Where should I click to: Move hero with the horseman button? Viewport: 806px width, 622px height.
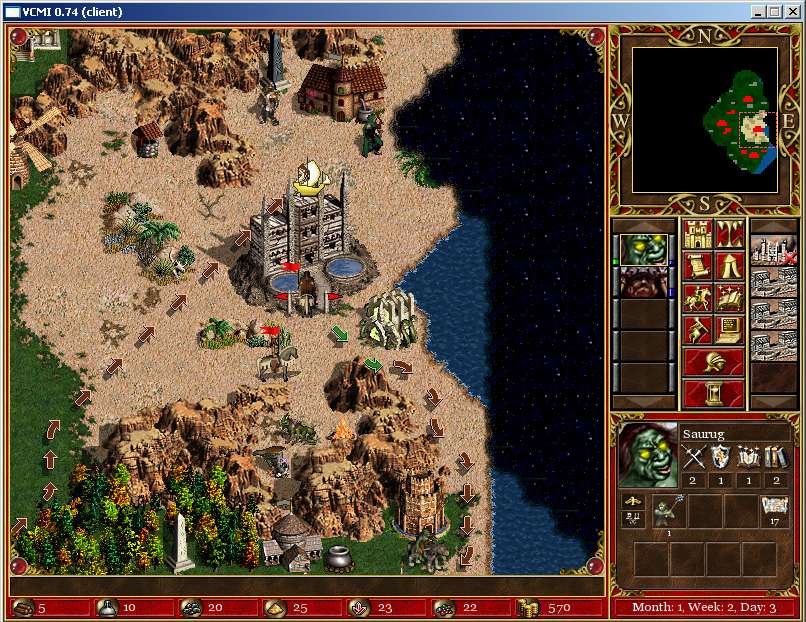point(697,299)
